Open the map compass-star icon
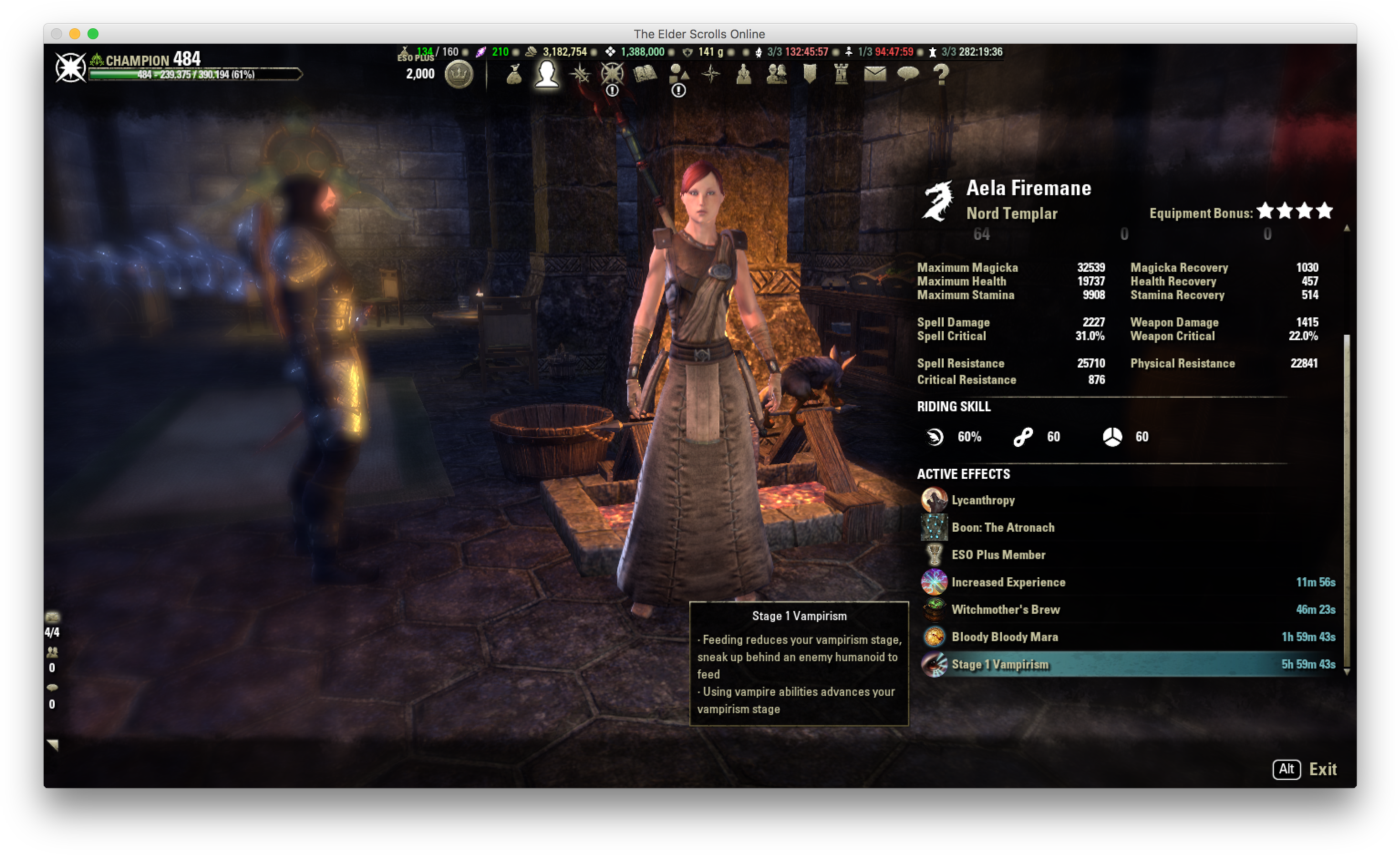 [x=711, y=74]
